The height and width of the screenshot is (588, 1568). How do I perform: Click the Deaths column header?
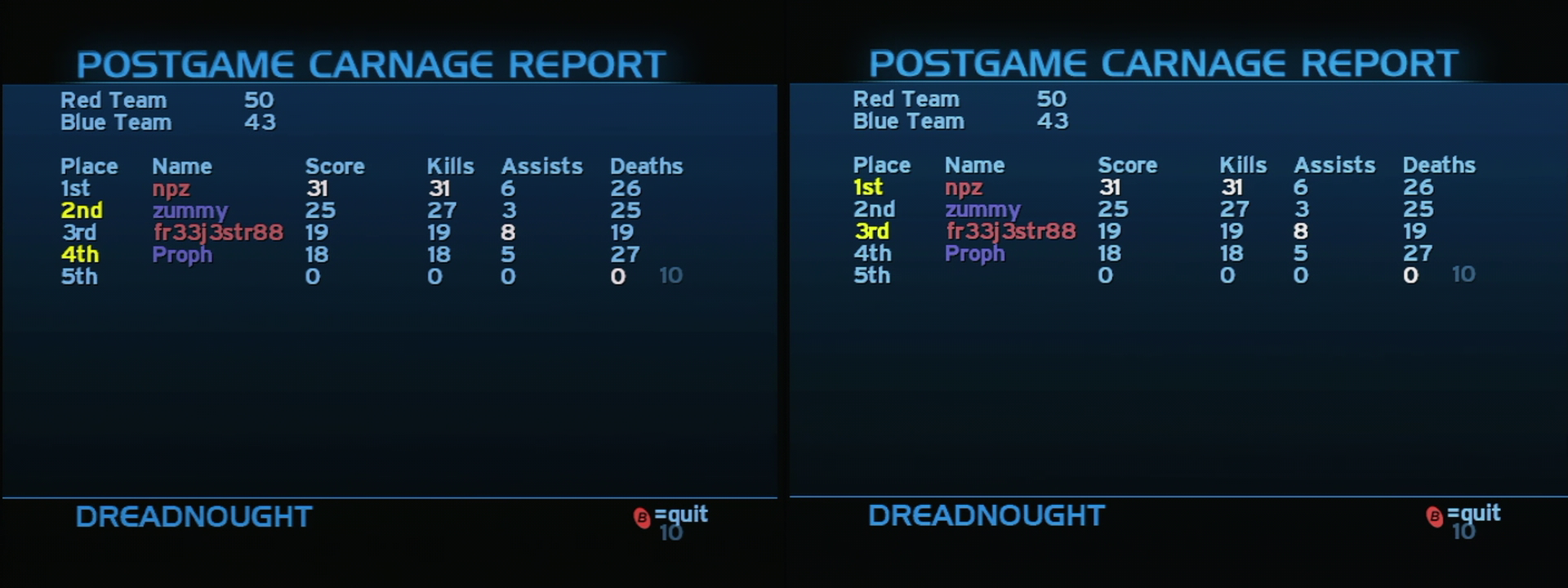pos(646,166)
